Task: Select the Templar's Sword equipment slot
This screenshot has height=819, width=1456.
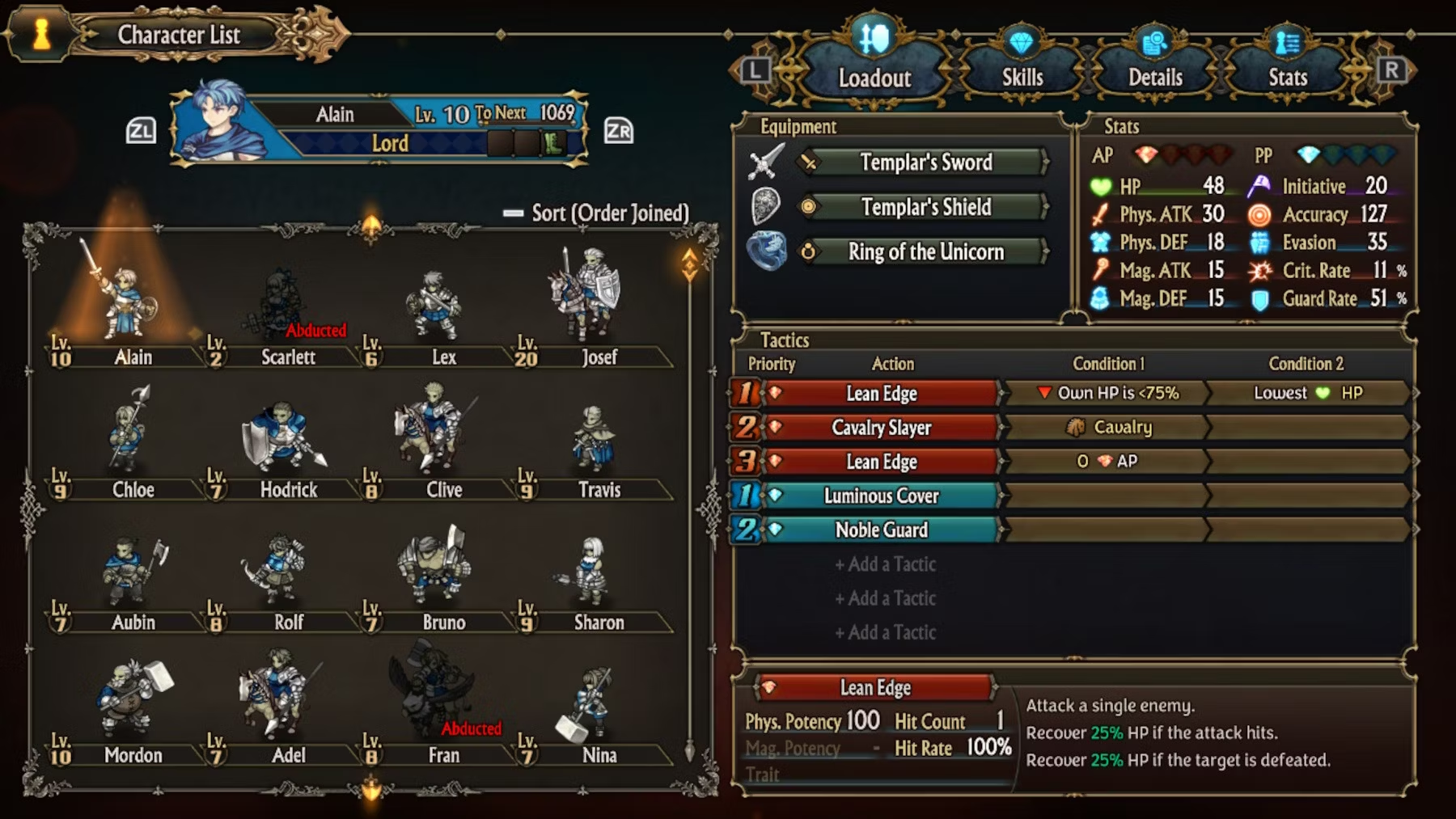Action: coord(925,163)
